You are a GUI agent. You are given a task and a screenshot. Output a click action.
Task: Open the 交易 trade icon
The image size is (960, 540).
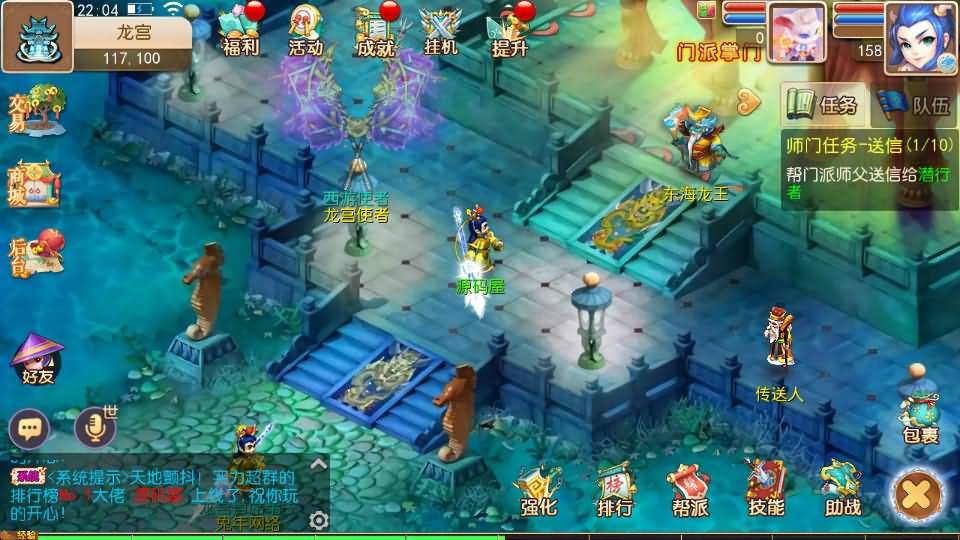(35, 107)
